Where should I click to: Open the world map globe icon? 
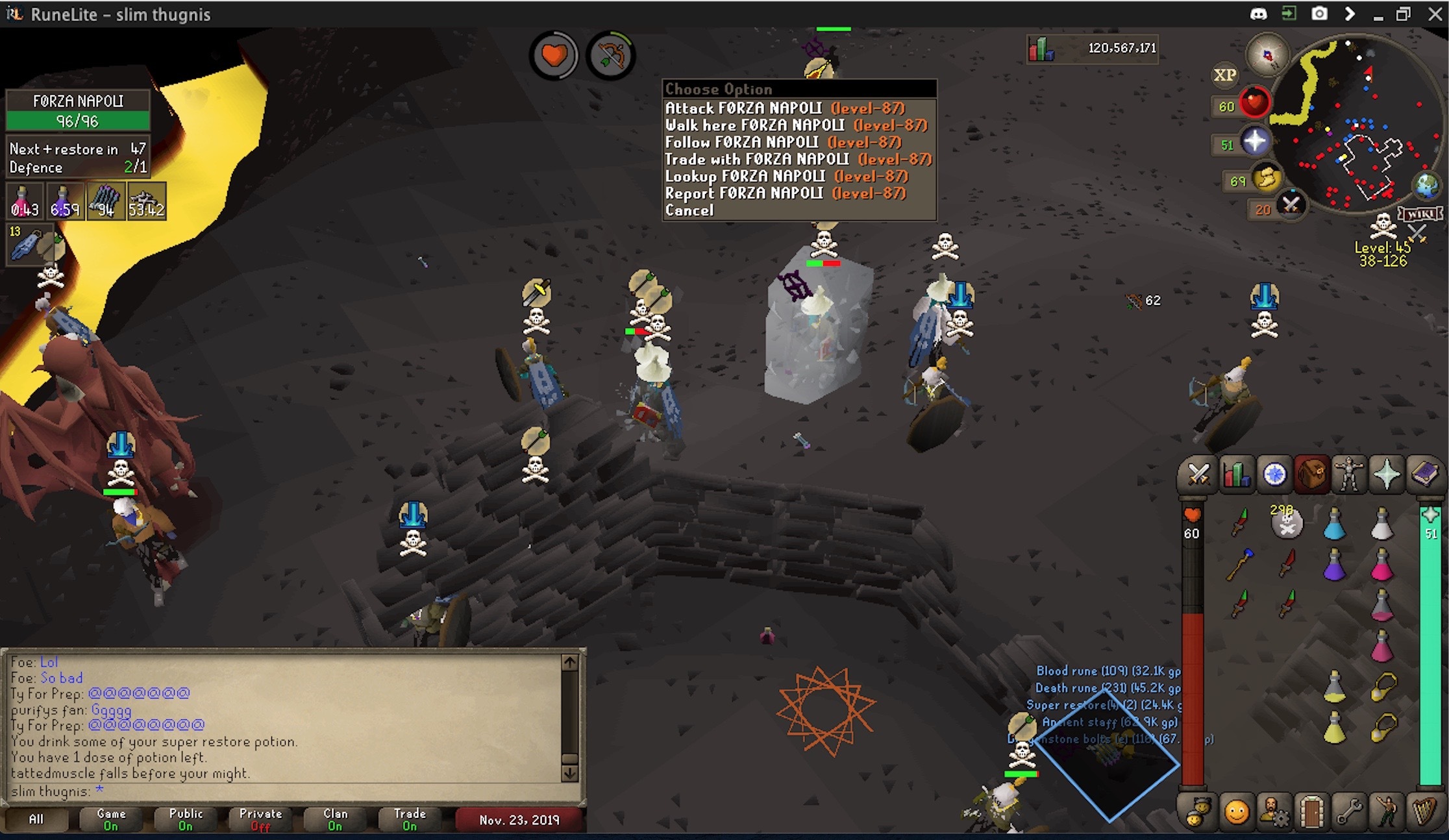click(x=1426, y=186)
